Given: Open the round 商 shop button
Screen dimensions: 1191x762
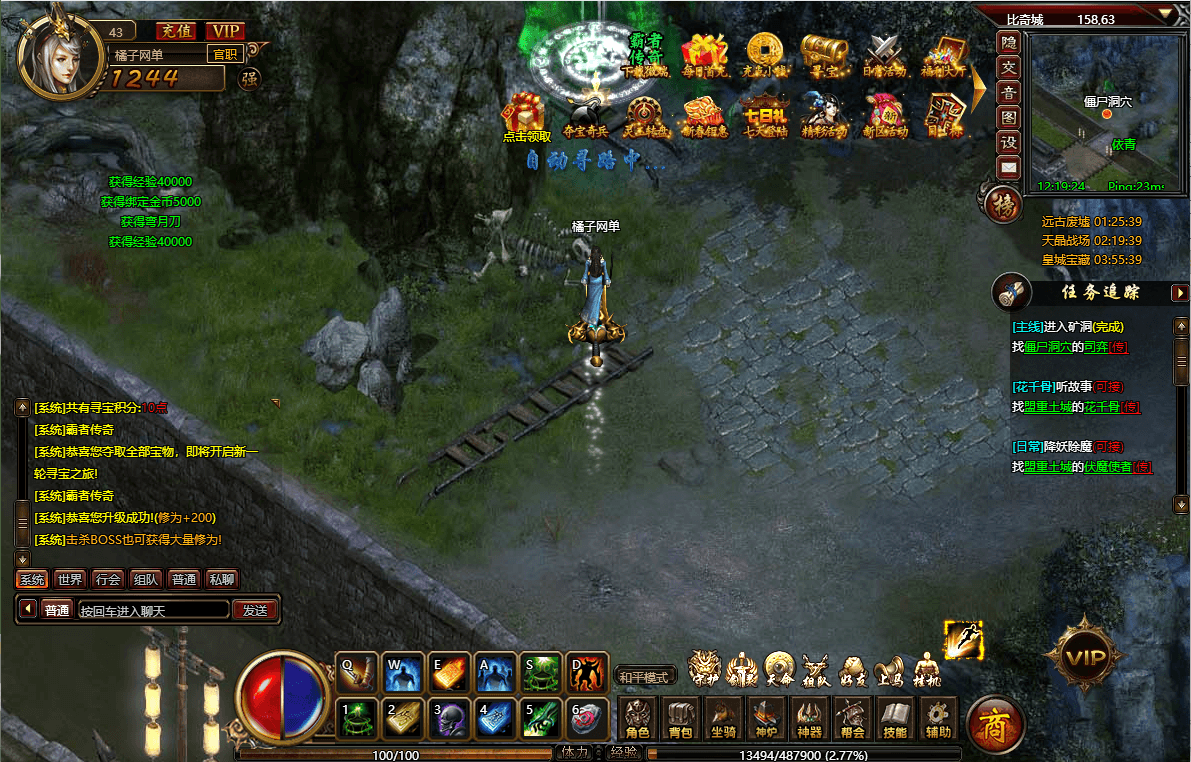Looking at the screenshot, I should coord(995,722).
